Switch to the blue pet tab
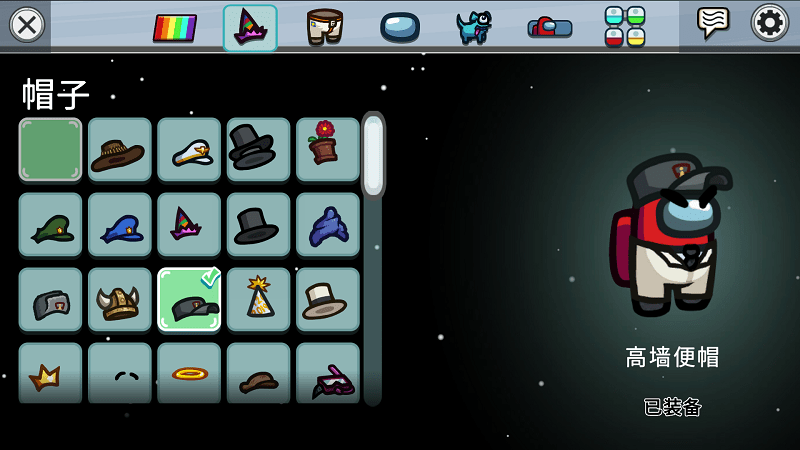Screen dimensions: 800x450 pos(473,27)
